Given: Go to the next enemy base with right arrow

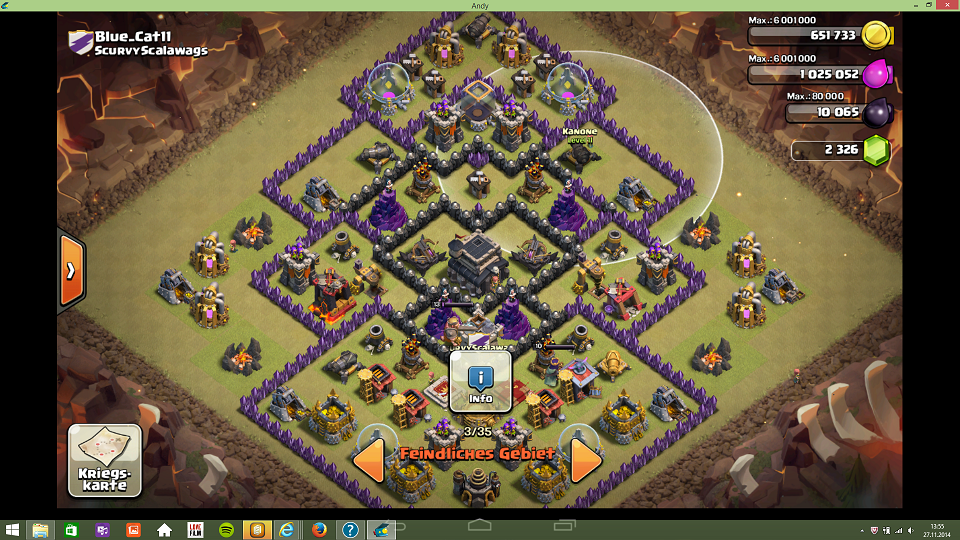Looking at the screenshot, I should click(x=586, y=460).
